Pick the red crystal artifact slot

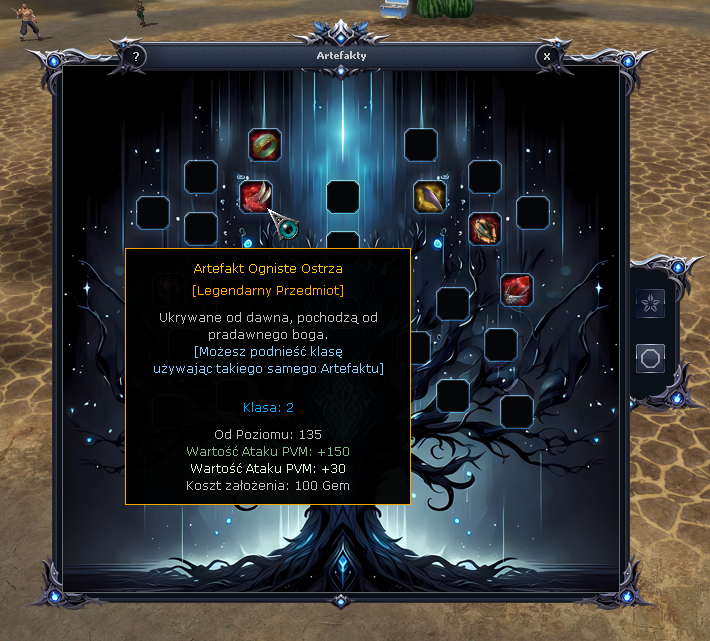[516, 289]
